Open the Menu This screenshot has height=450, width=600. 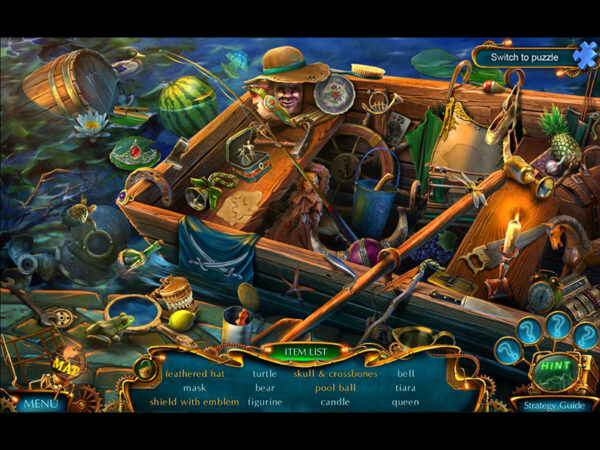[40, 404]
